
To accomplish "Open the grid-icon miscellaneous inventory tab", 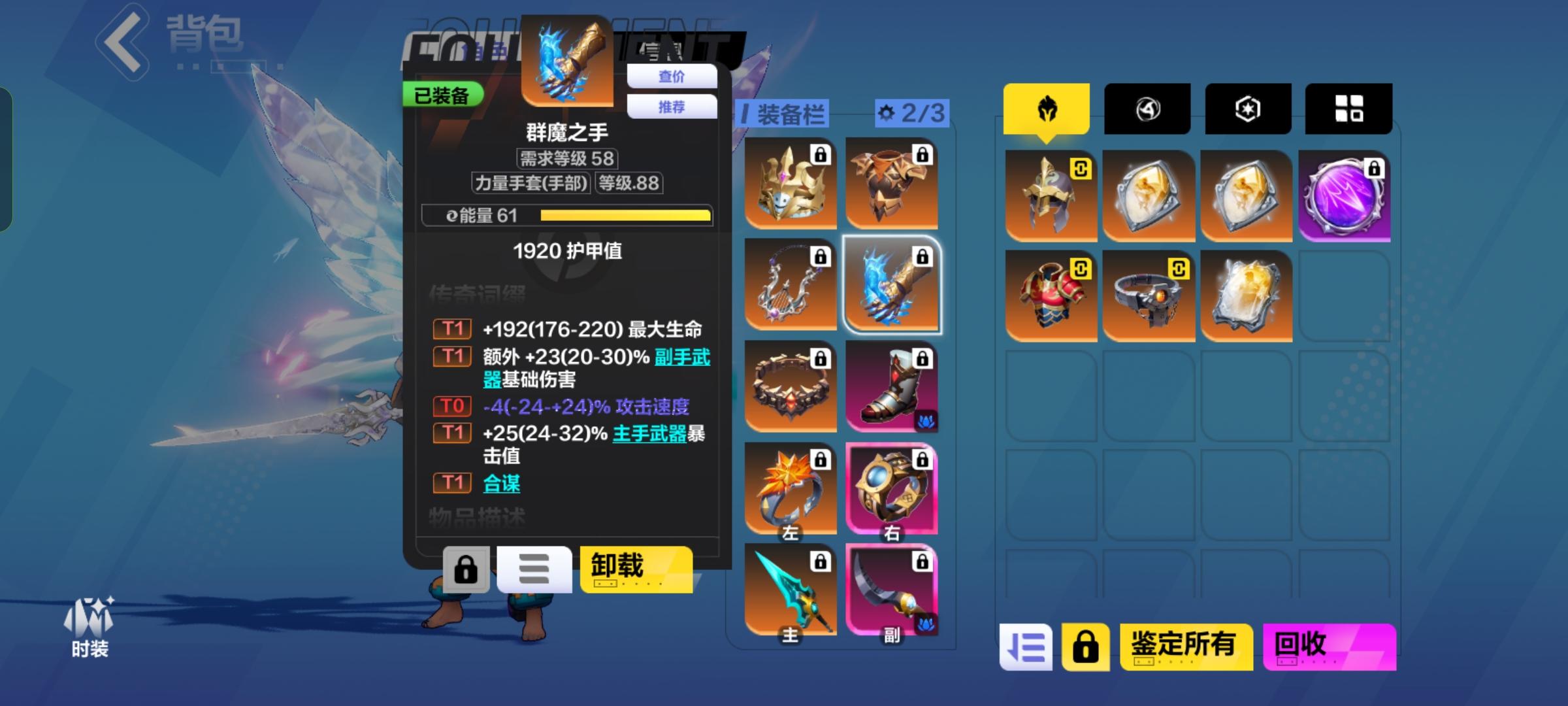I will (1348, 108).
